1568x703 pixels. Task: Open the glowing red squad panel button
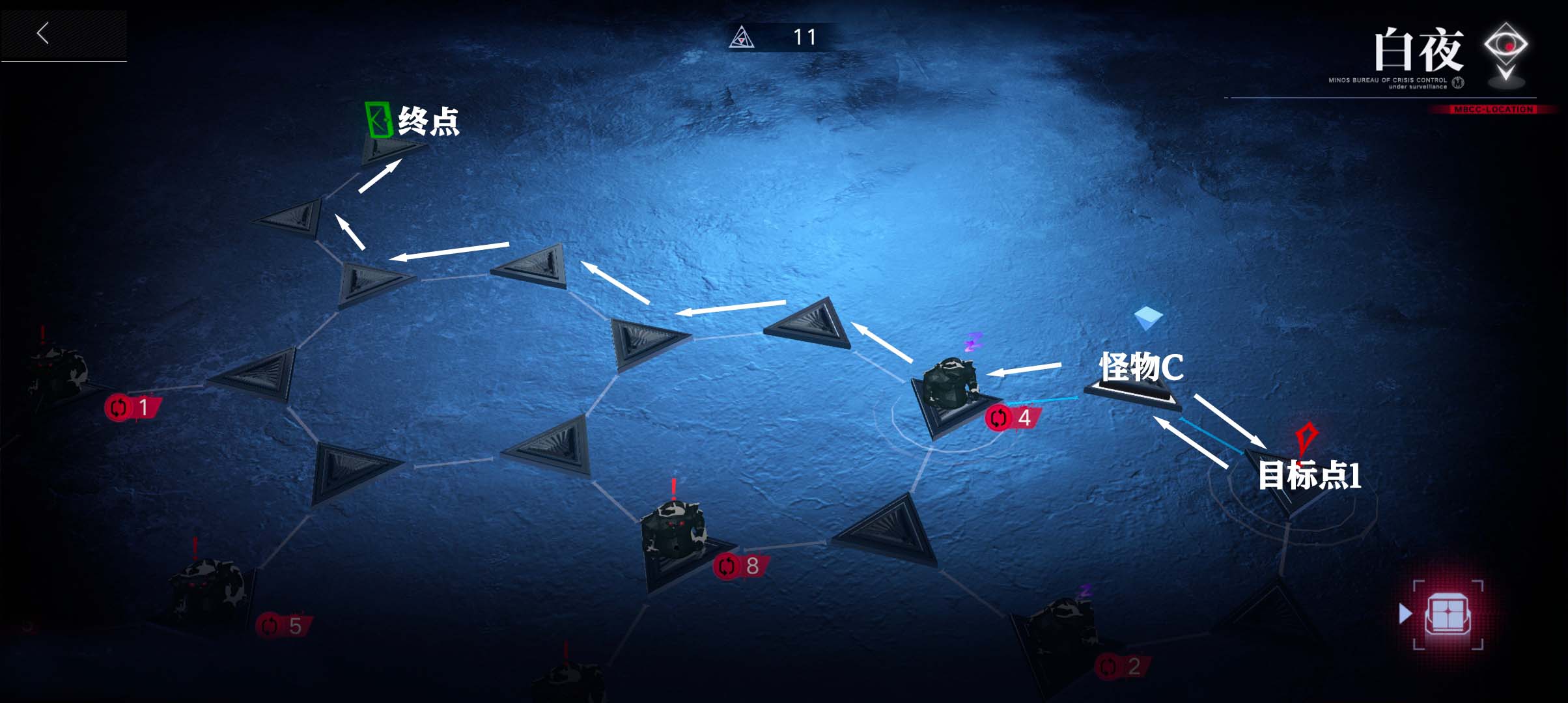(x=1448, y=614)
